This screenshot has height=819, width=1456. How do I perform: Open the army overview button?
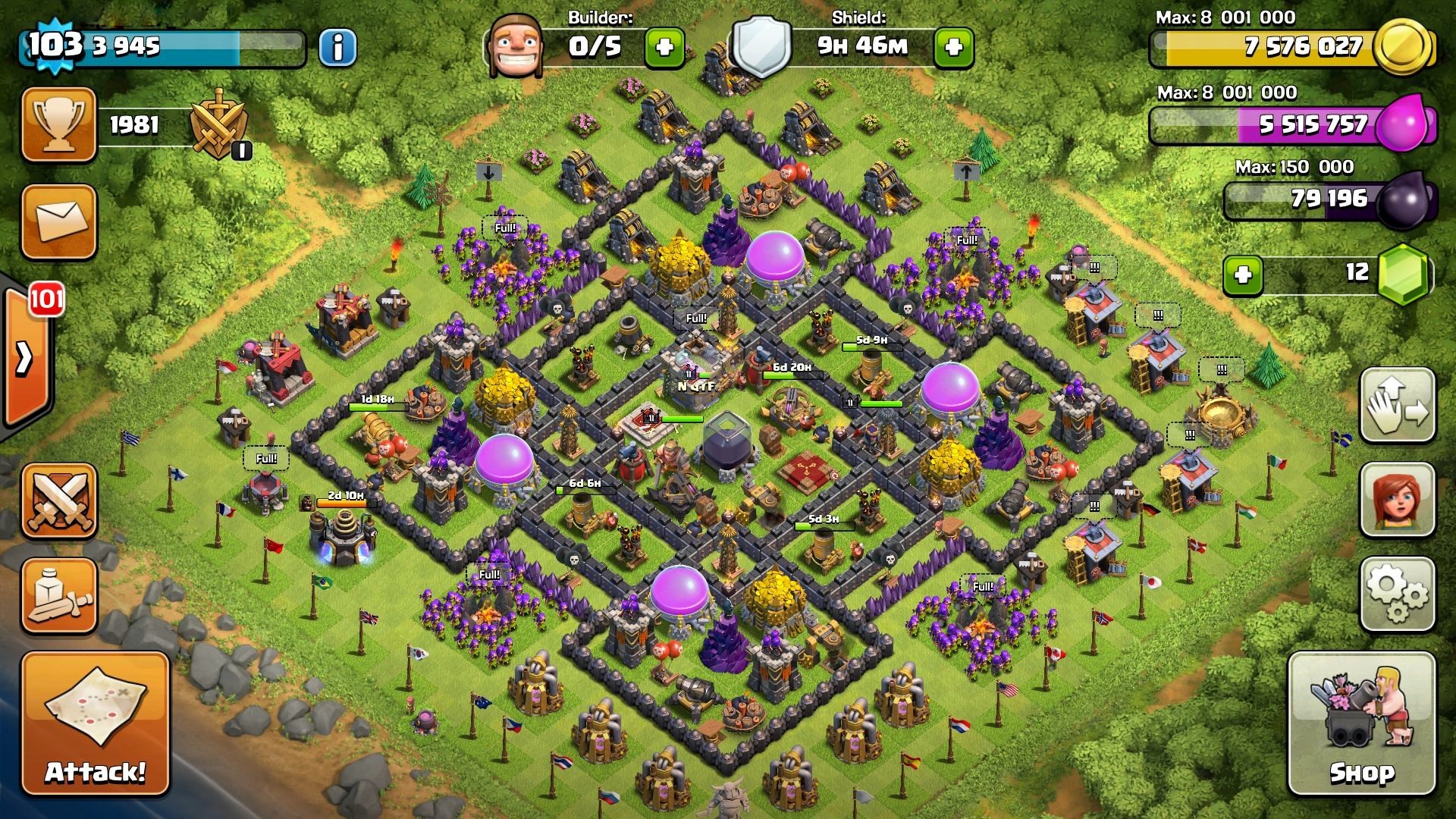pos(59,596)
